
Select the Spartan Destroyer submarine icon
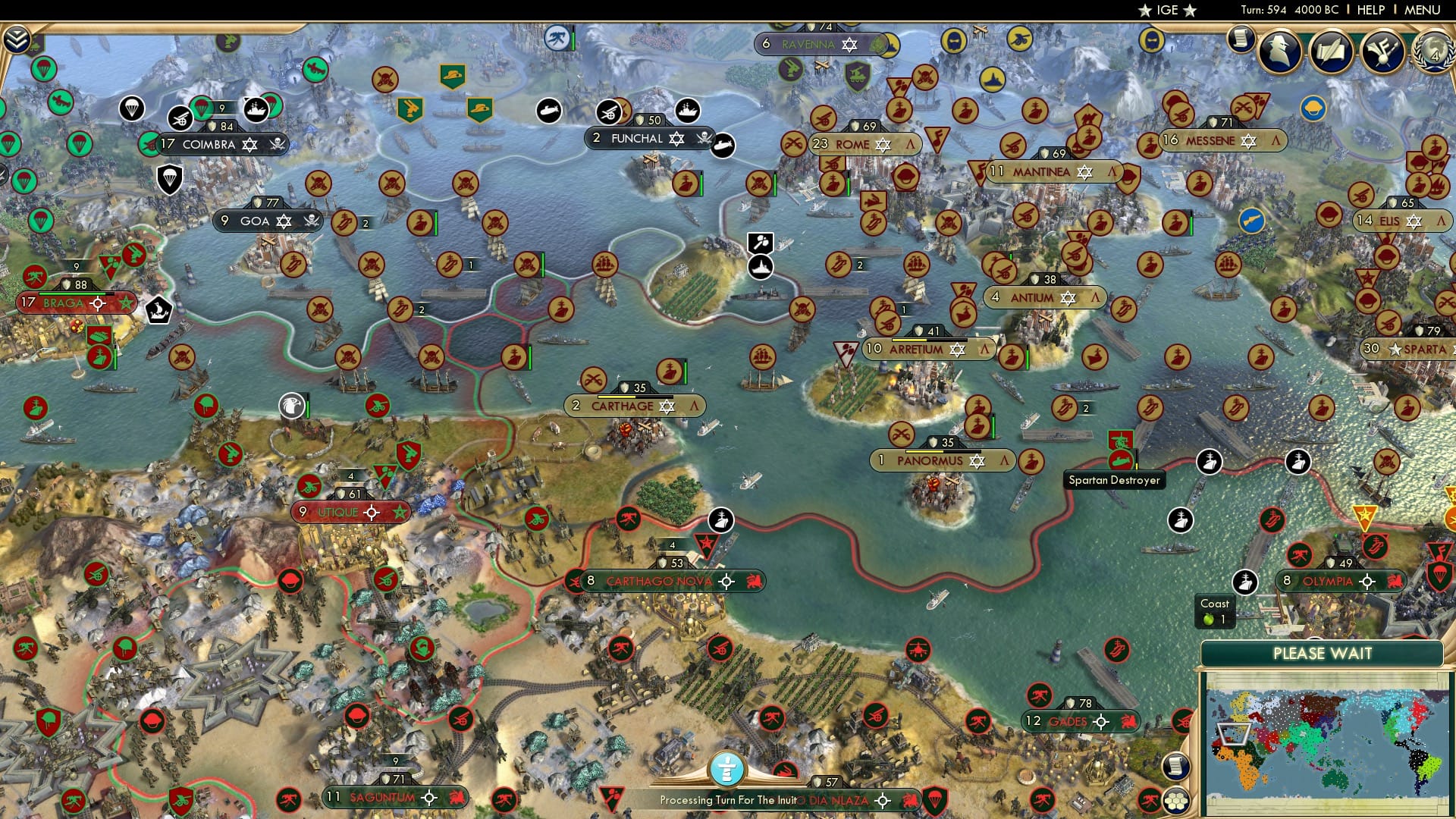click(1121, 458)
